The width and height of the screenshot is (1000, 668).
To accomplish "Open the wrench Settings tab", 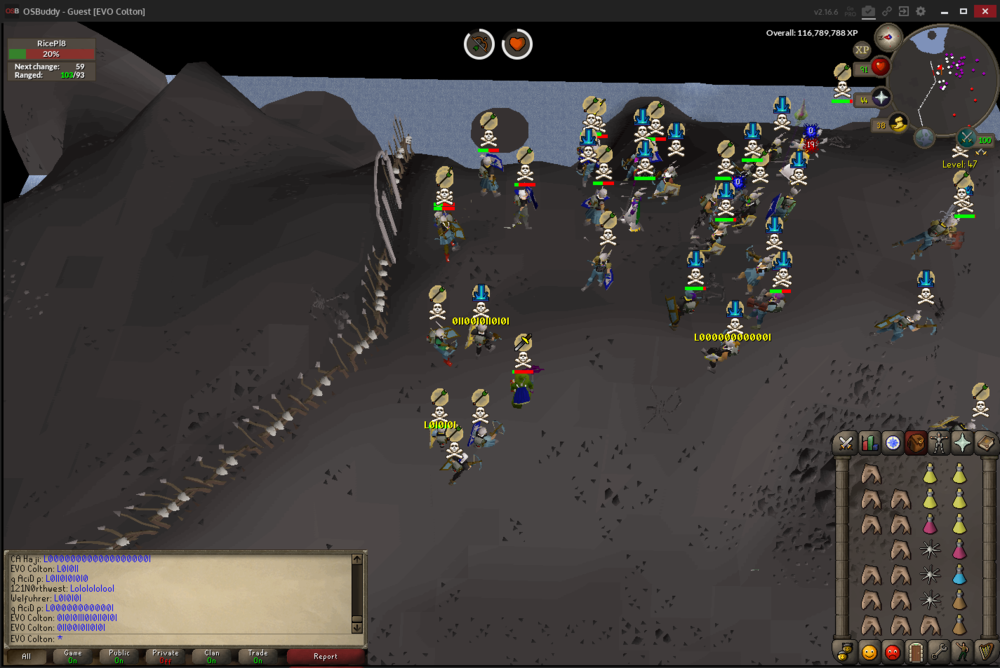I will (938, 652).
